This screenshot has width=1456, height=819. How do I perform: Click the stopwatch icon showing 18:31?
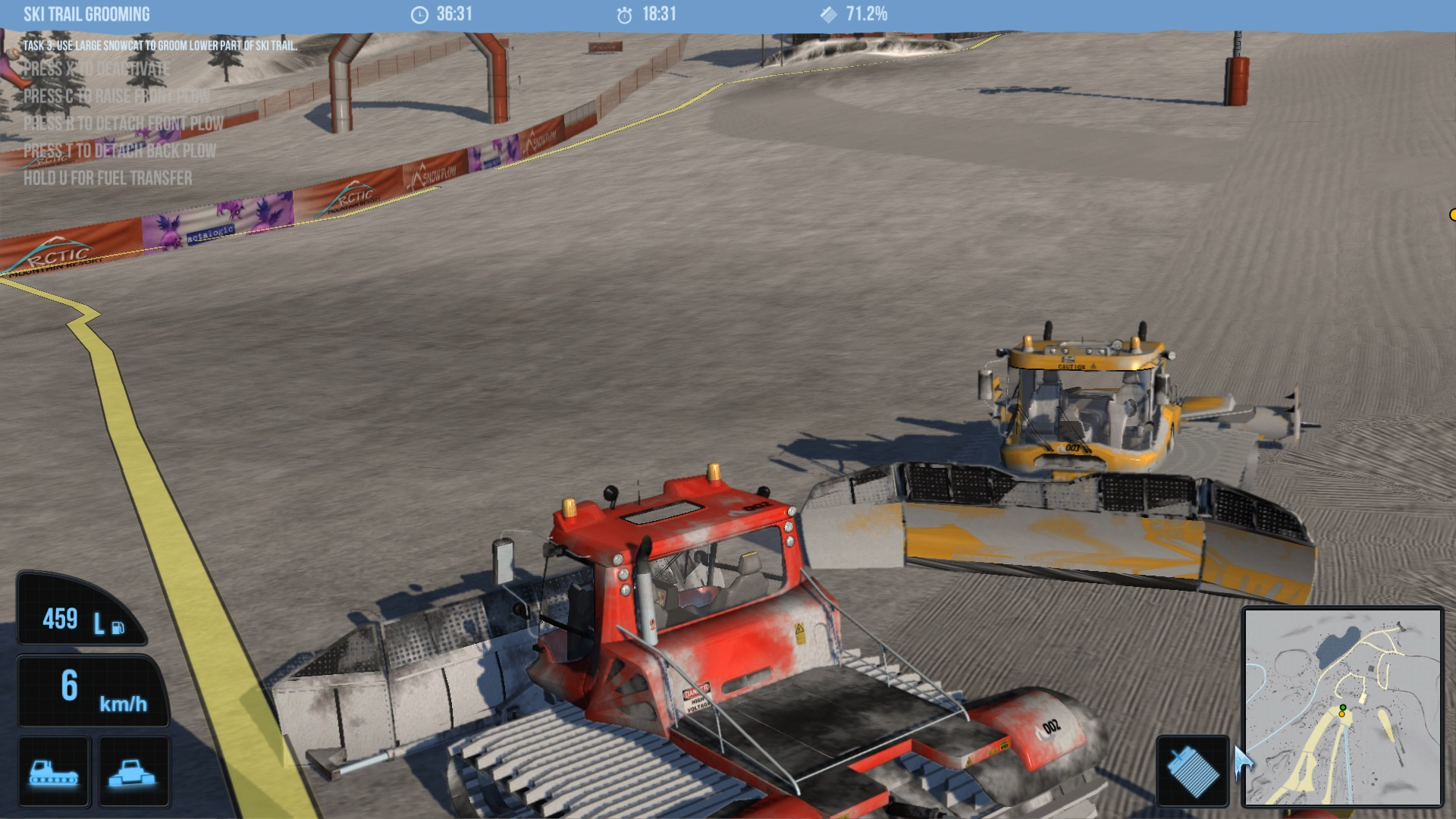tap(624, 14)
